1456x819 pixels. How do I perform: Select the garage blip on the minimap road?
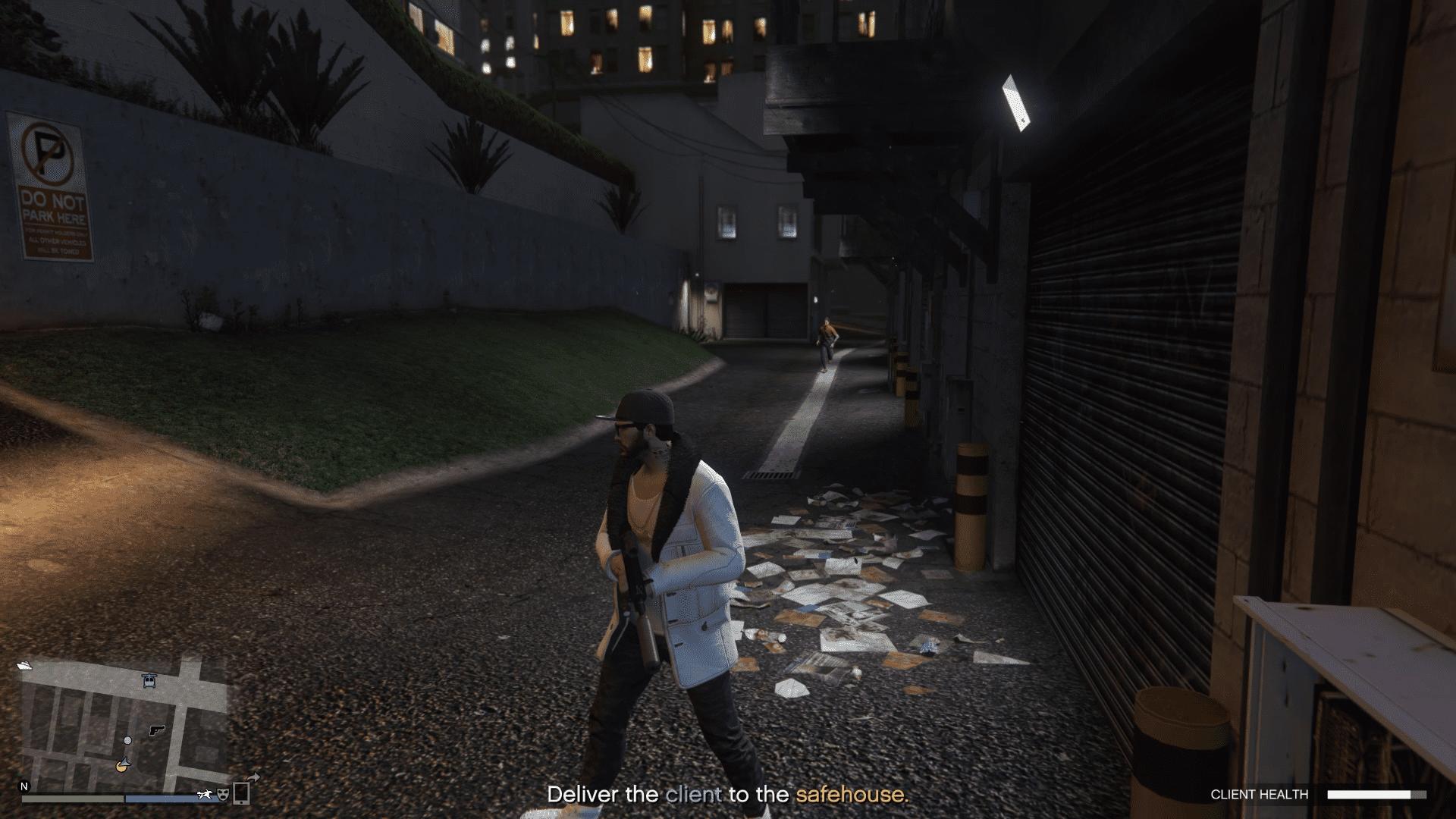(x=149, y=680)
